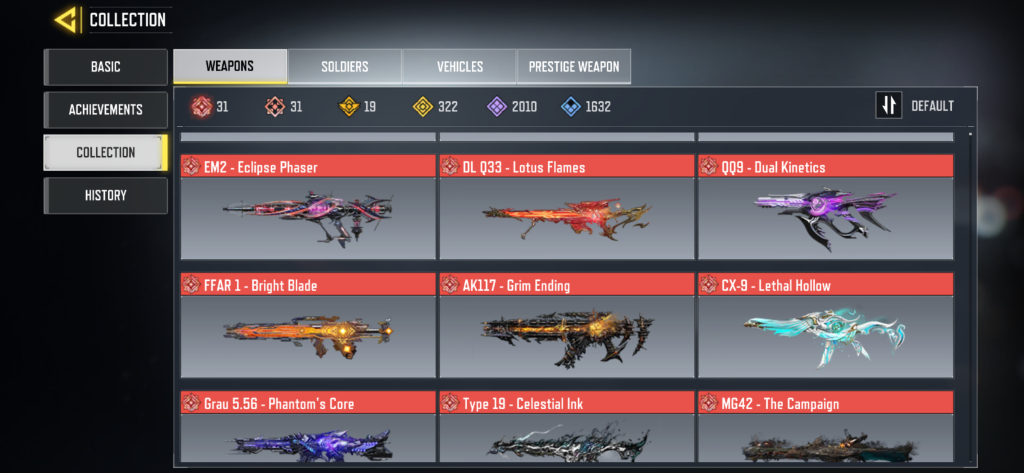Image resolution: width=1024 pixels, height=473 pixels.
Task: View the FFAR 1 - Bright Blade weapon
Action: click(x=308, y=326)
